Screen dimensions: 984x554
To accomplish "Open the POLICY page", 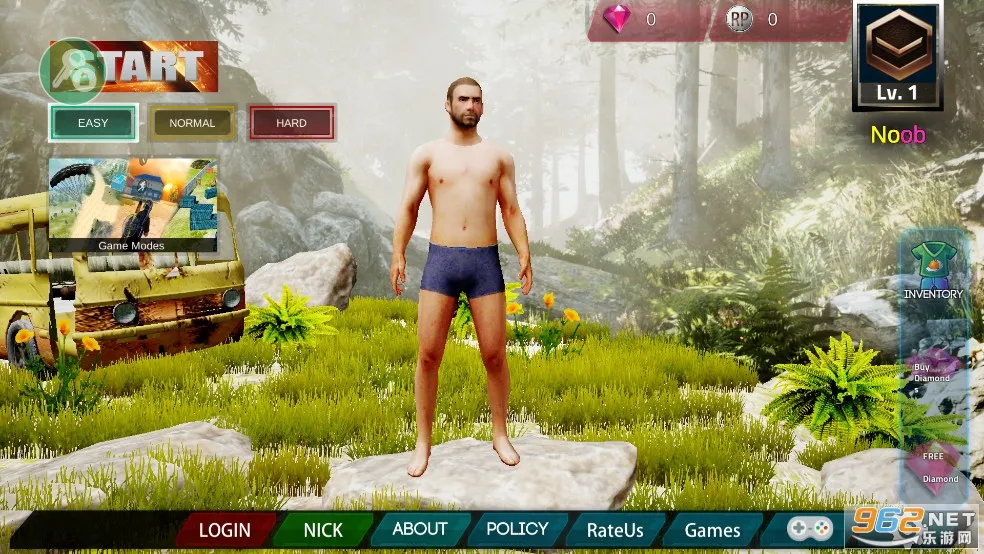I will pyautogui.click(x=517, y=529).
